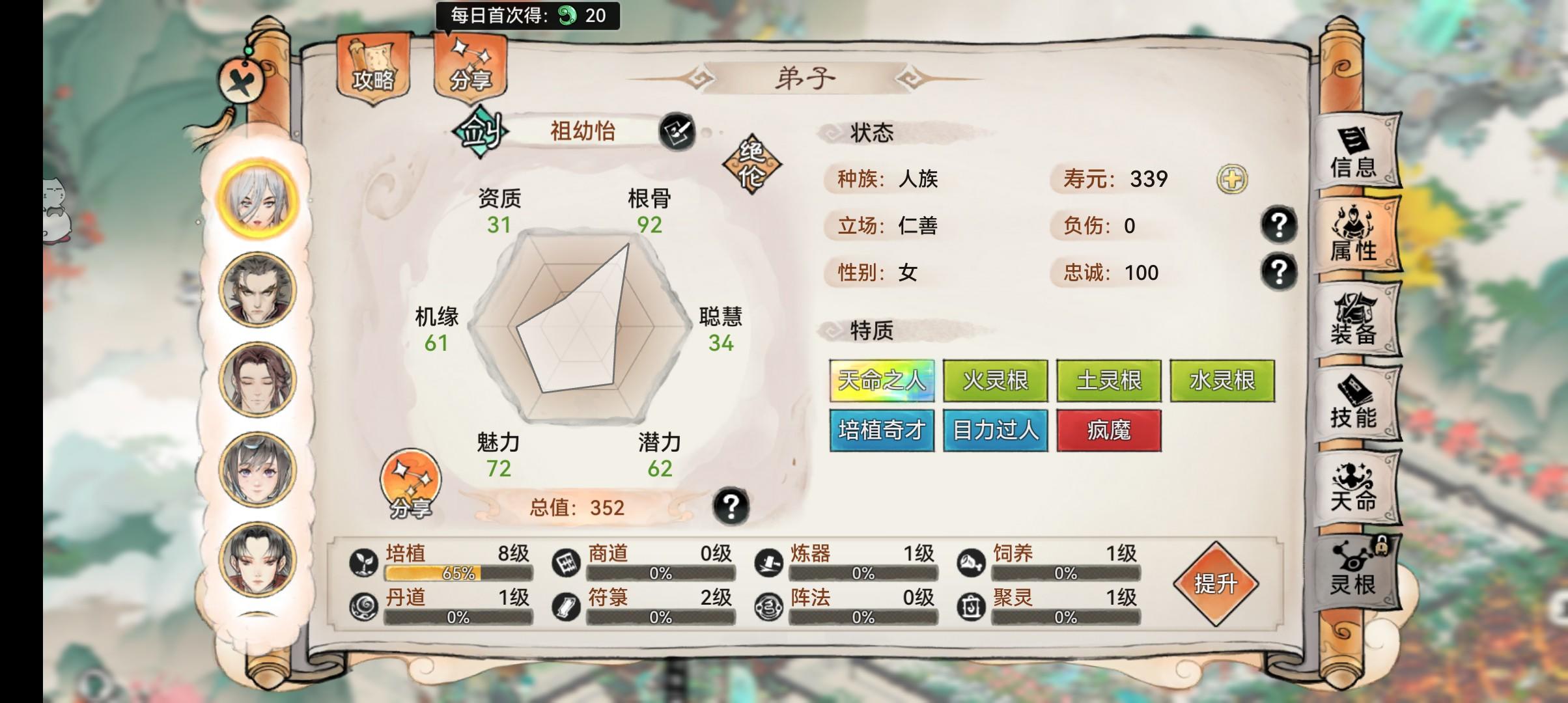Click the edit icon beside 祖幼怡's name

(x=677, y=132)
